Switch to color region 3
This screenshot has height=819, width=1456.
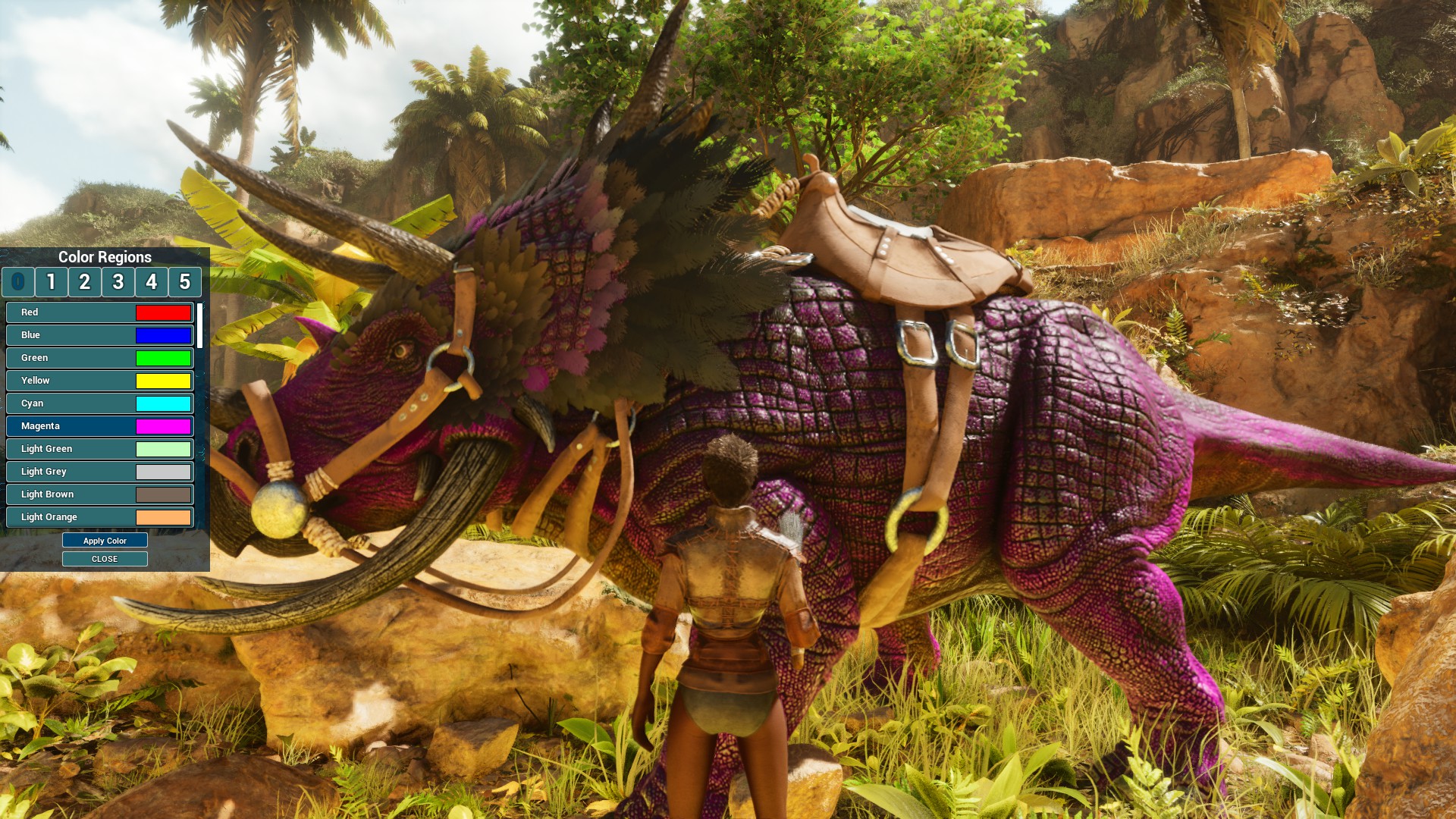coord(118,282)
